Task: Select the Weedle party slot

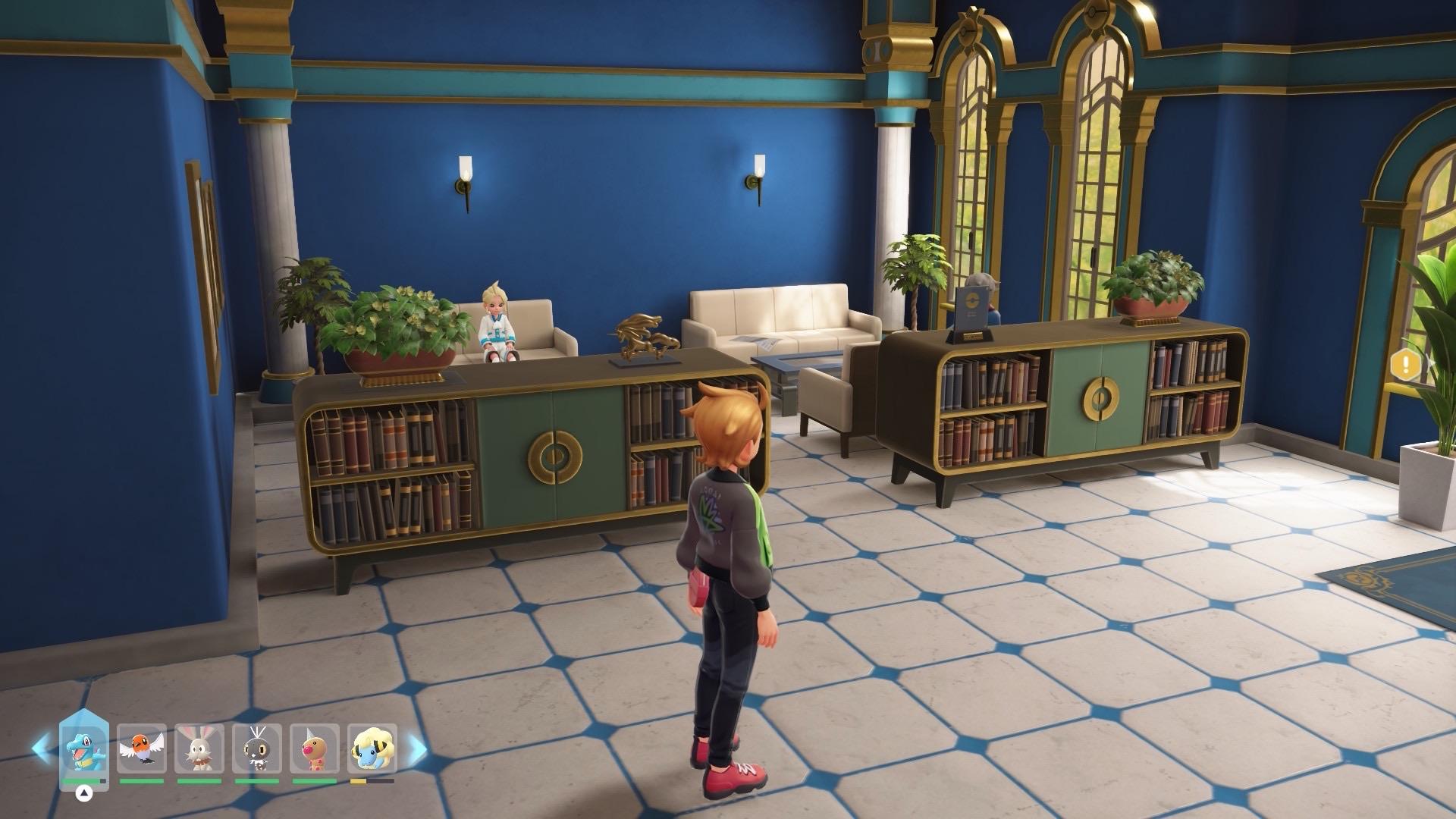Action: (315, 749)
